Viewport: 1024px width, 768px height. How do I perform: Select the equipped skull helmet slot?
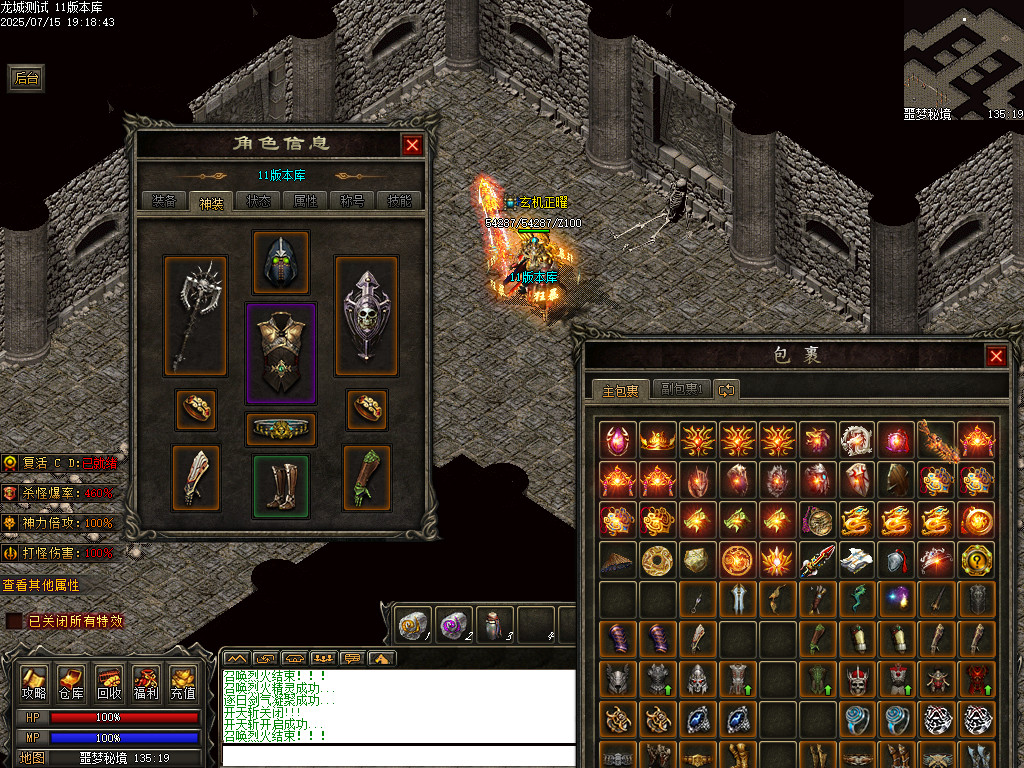(x=280, y=262)
